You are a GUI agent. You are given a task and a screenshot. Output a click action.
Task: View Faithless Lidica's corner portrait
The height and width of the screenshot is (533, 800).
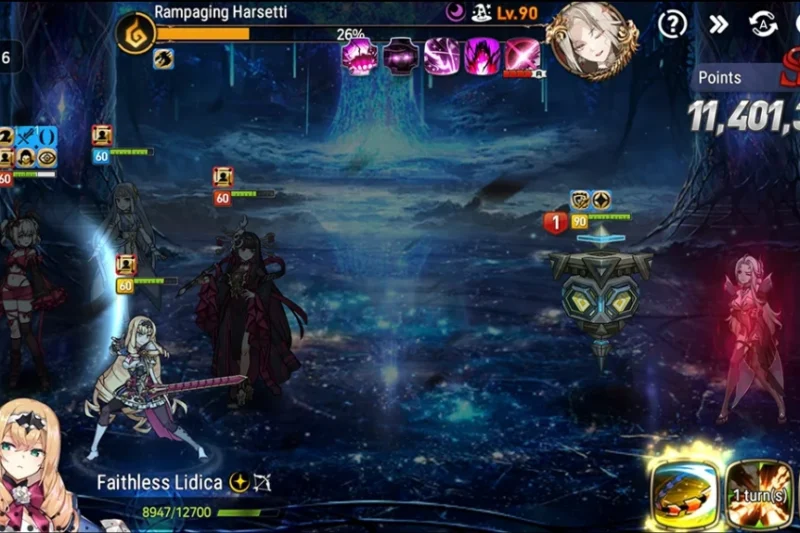point(35,468)
